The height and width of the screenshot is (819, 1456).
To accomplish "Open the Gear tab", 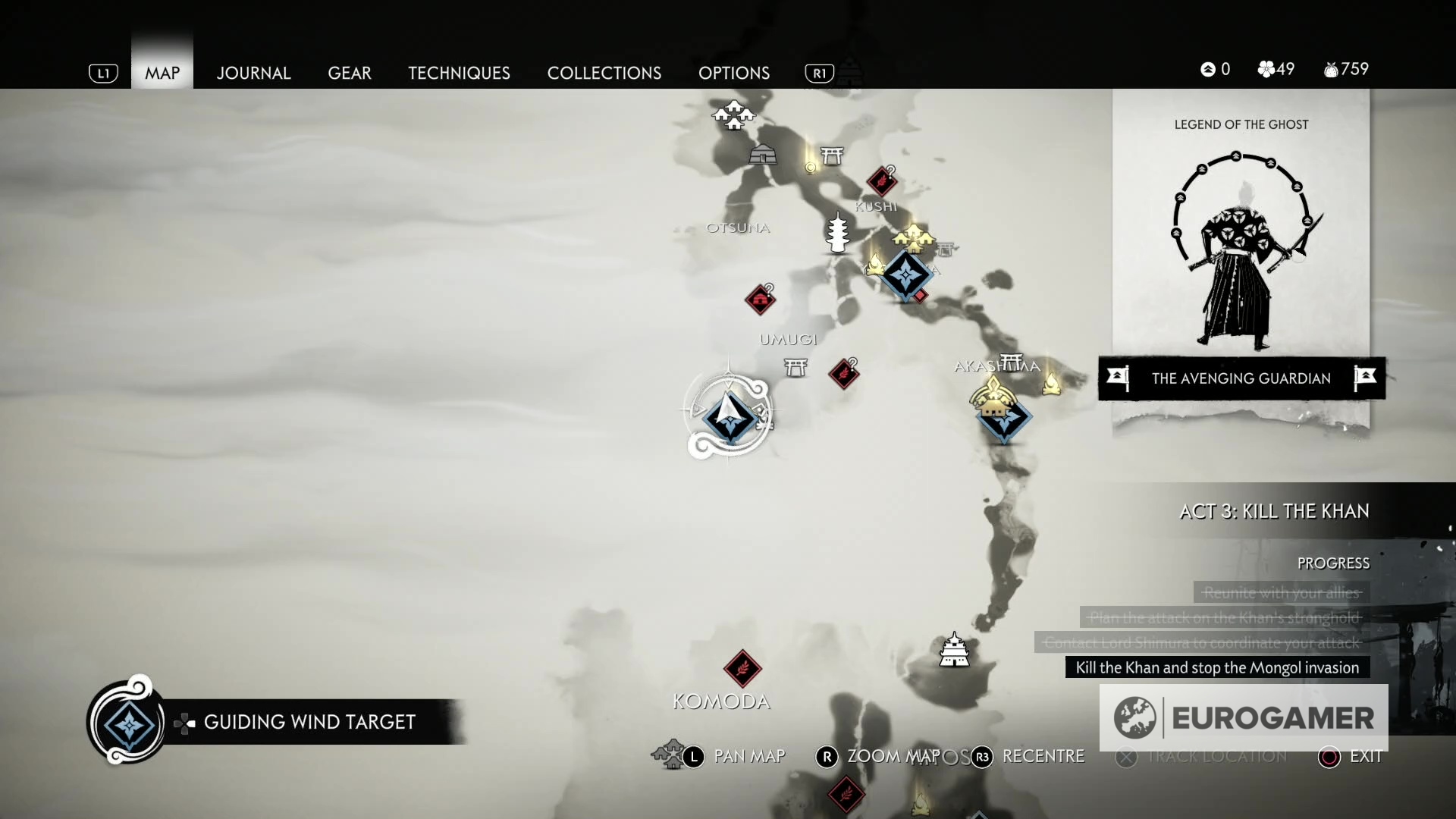I will pyautogui.click(x=350, y=73).
